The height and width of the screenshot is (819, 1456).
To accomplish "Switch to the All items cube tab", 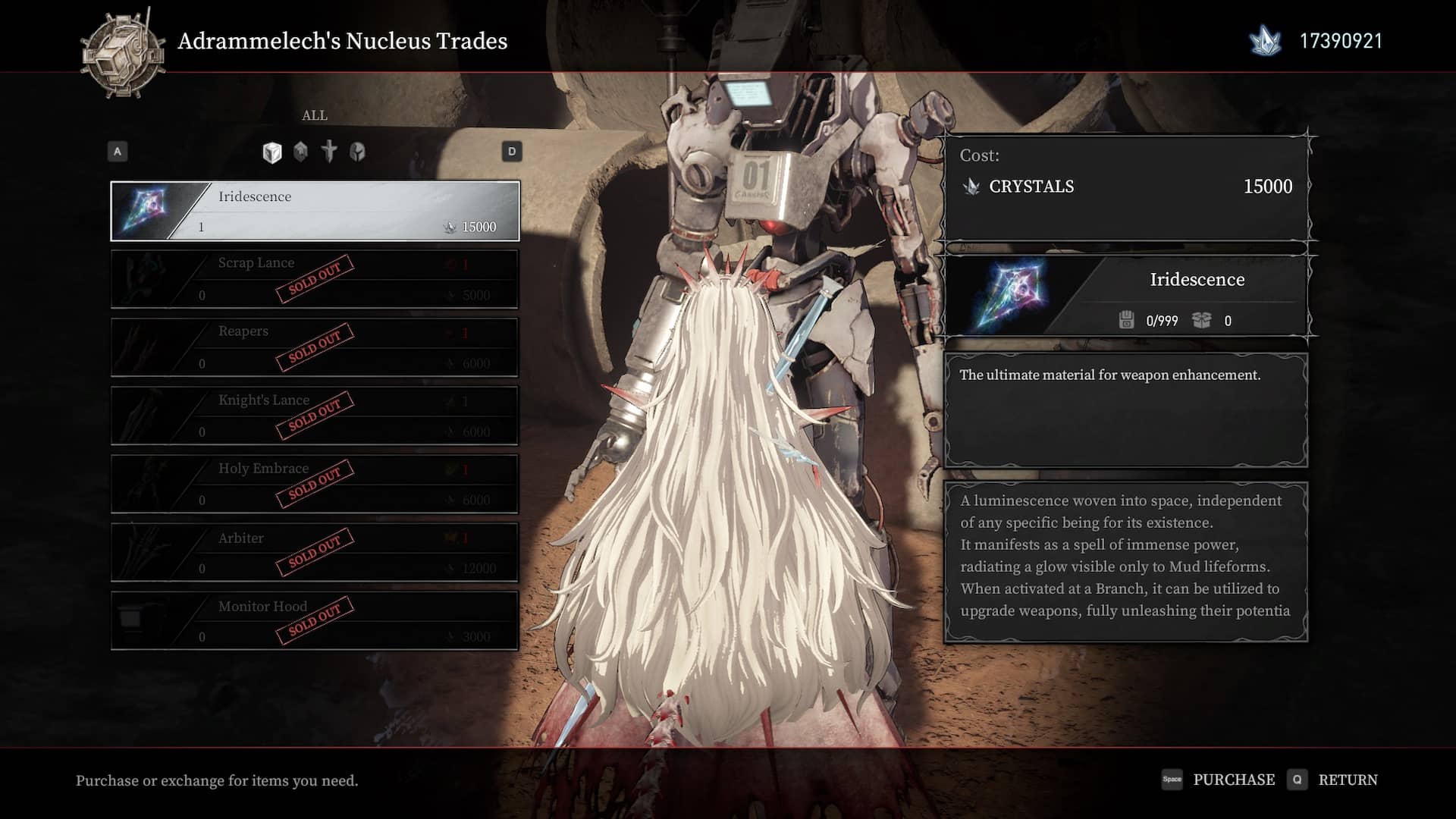I will click(x=272, y=152).
